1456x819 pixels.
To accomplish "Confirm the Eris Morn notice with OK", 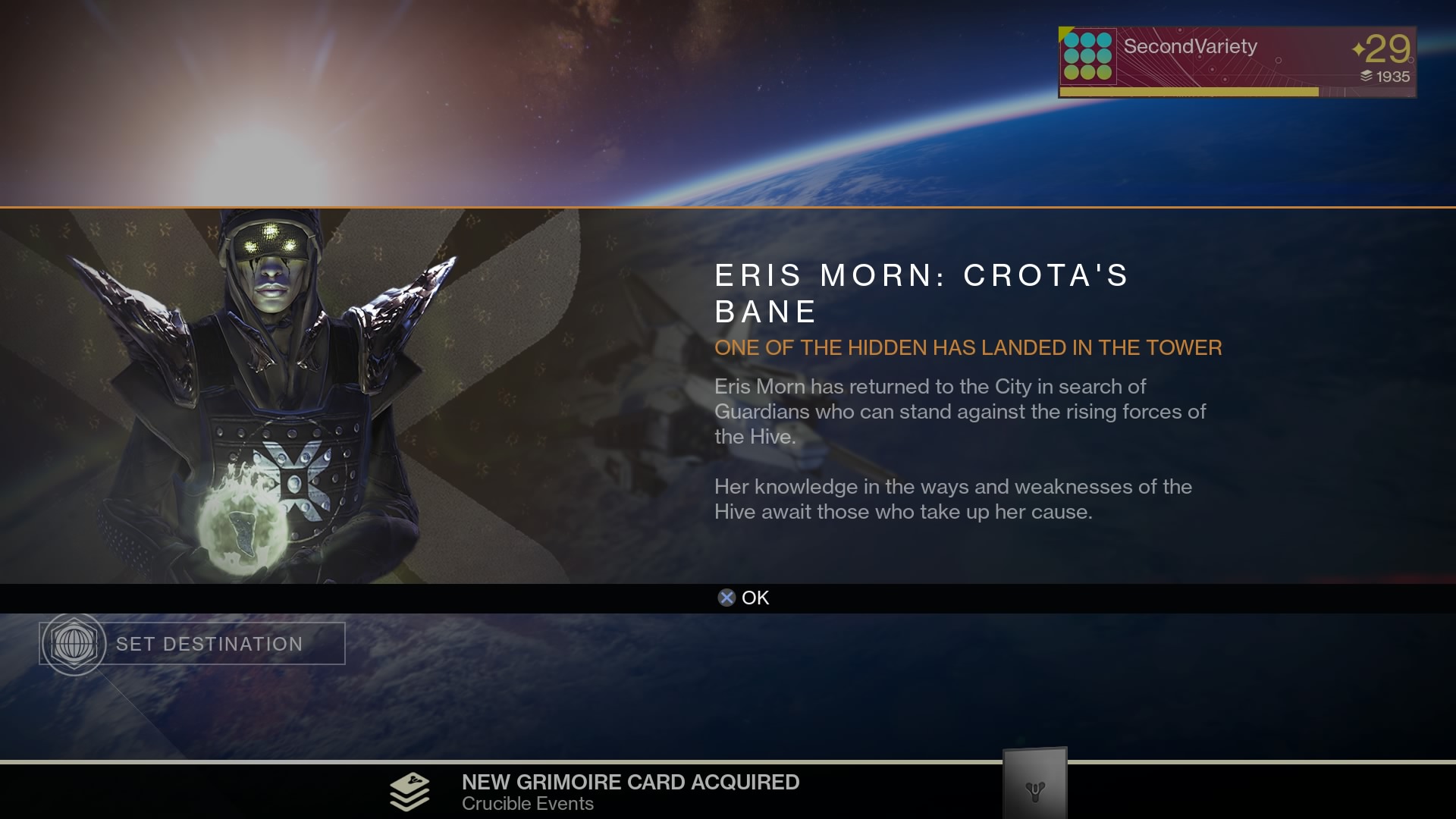I will click(x=743, y=598).
